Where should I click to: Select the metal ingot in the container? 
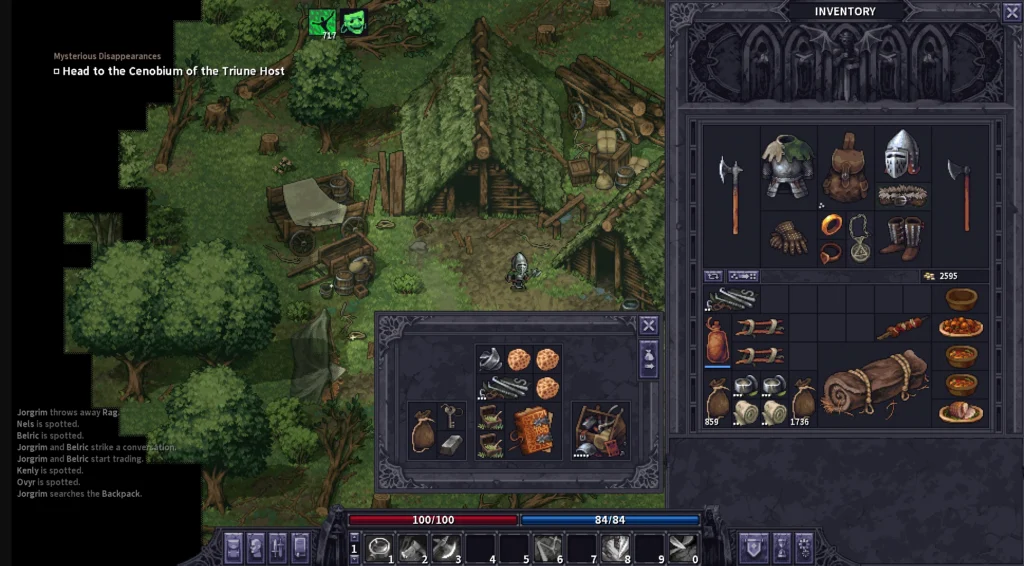[x=450, y=443]
